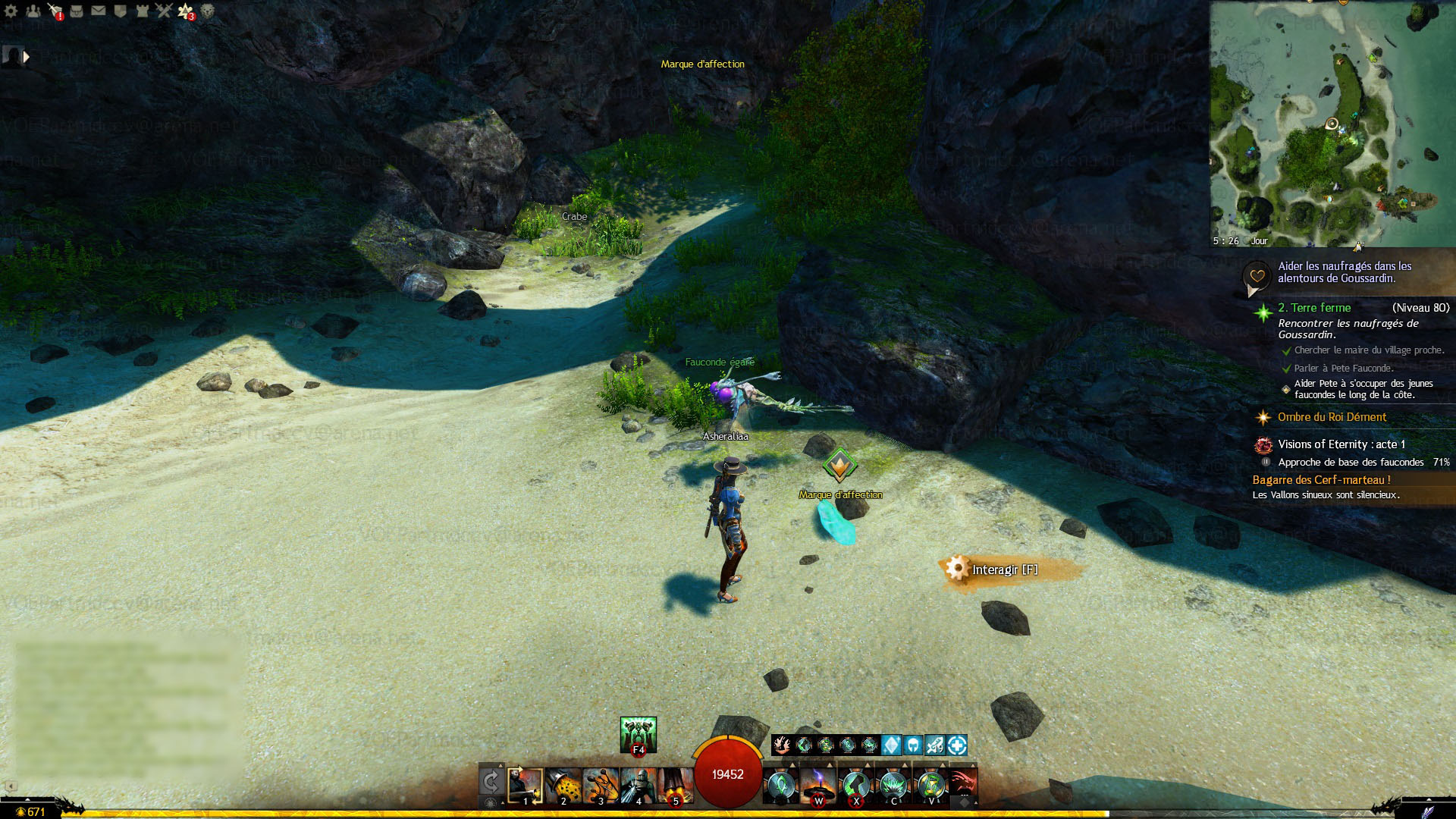The image size is (1456, 819).
Task: Select the Terre ferme story objective
Action: click(1314, 308)
